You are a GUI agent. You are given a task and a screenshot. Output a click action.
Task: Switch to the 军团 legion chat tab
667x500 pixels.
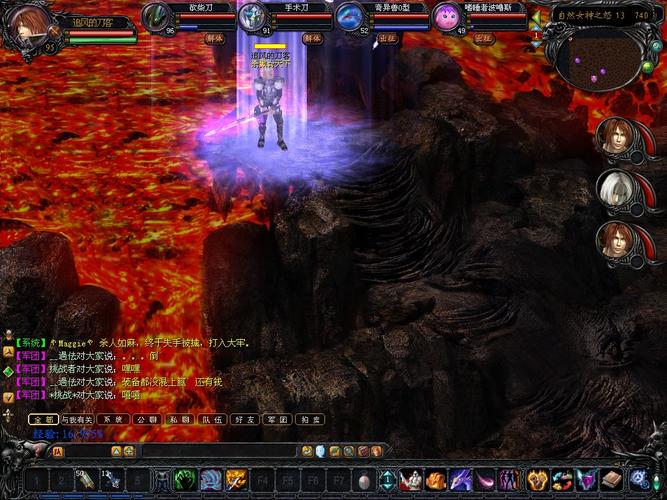[279, 420]
